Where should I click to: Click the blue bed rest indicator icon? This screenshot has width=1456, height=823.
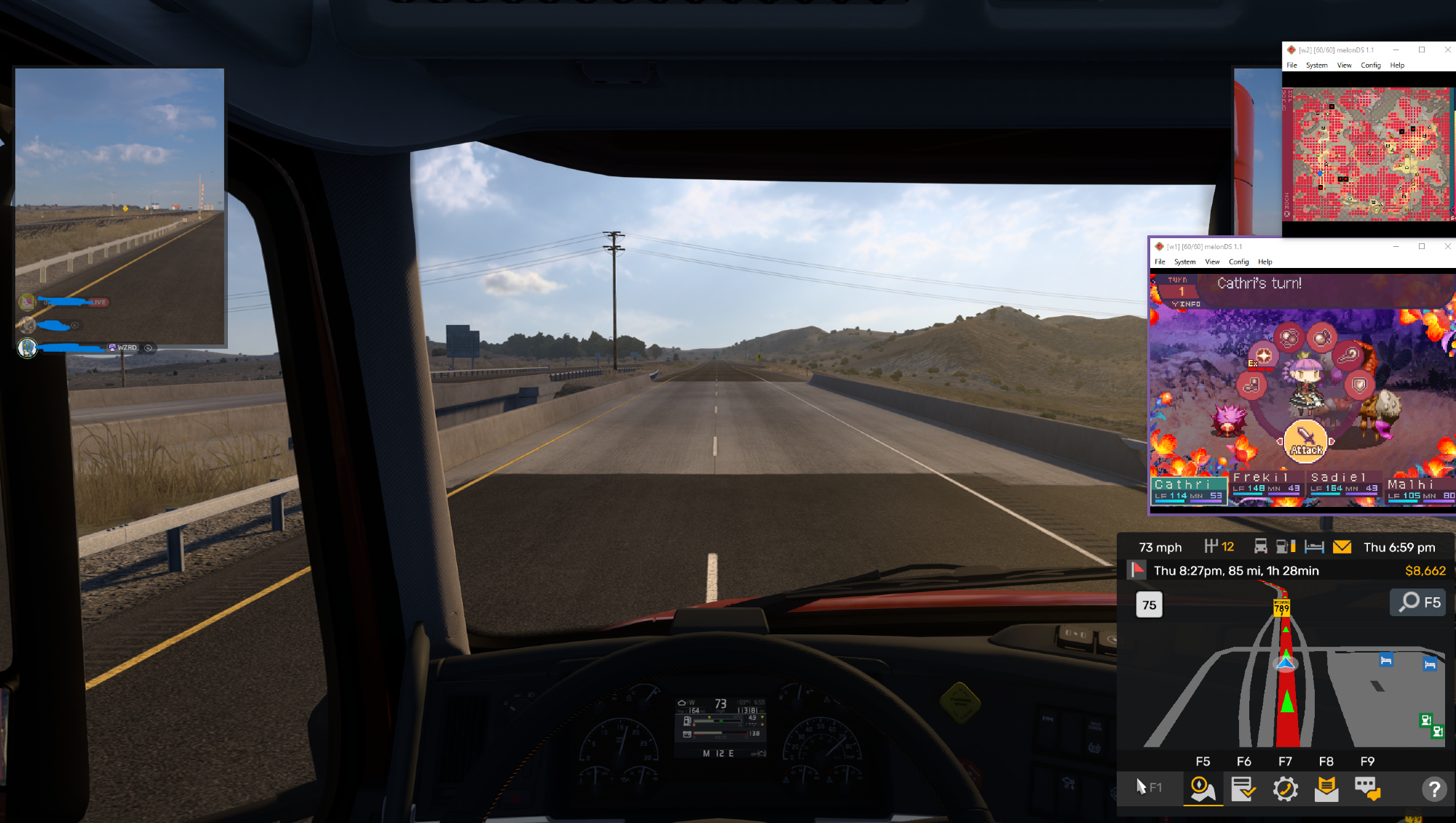(x=1314, y=547)
